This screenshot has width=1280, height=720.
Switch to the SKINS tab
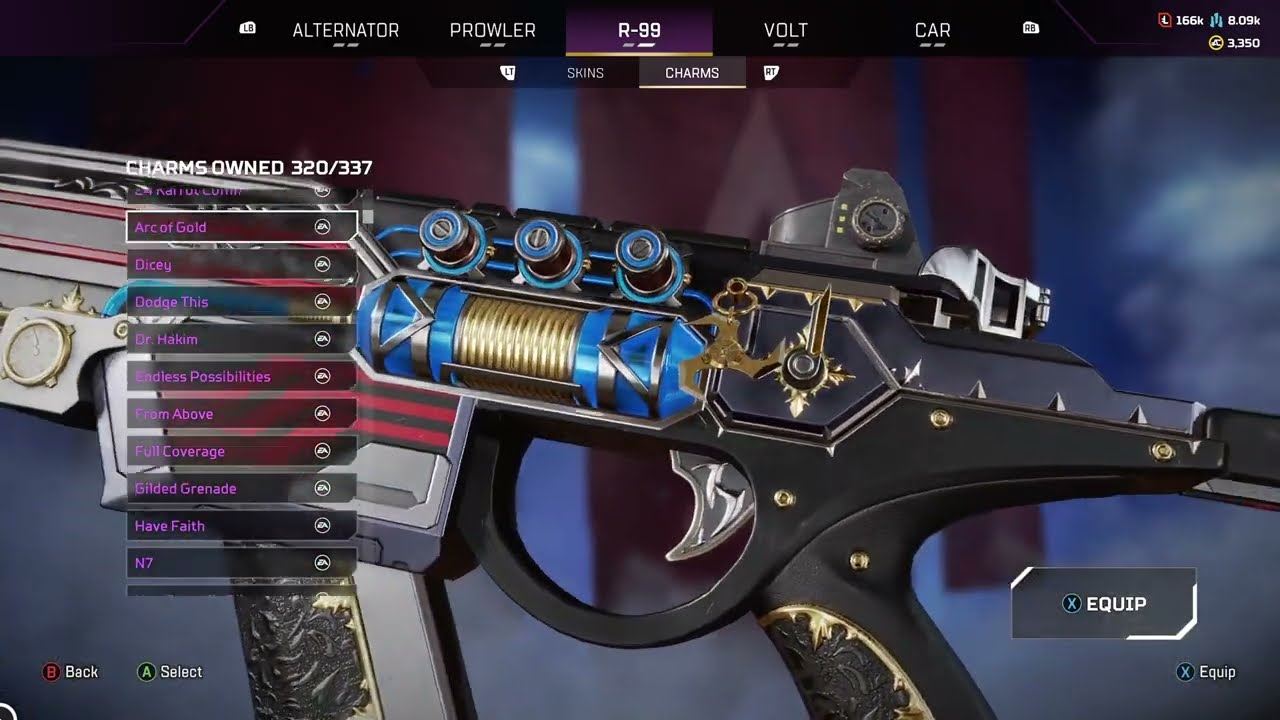pyautogui.click(x=585, y=72)
